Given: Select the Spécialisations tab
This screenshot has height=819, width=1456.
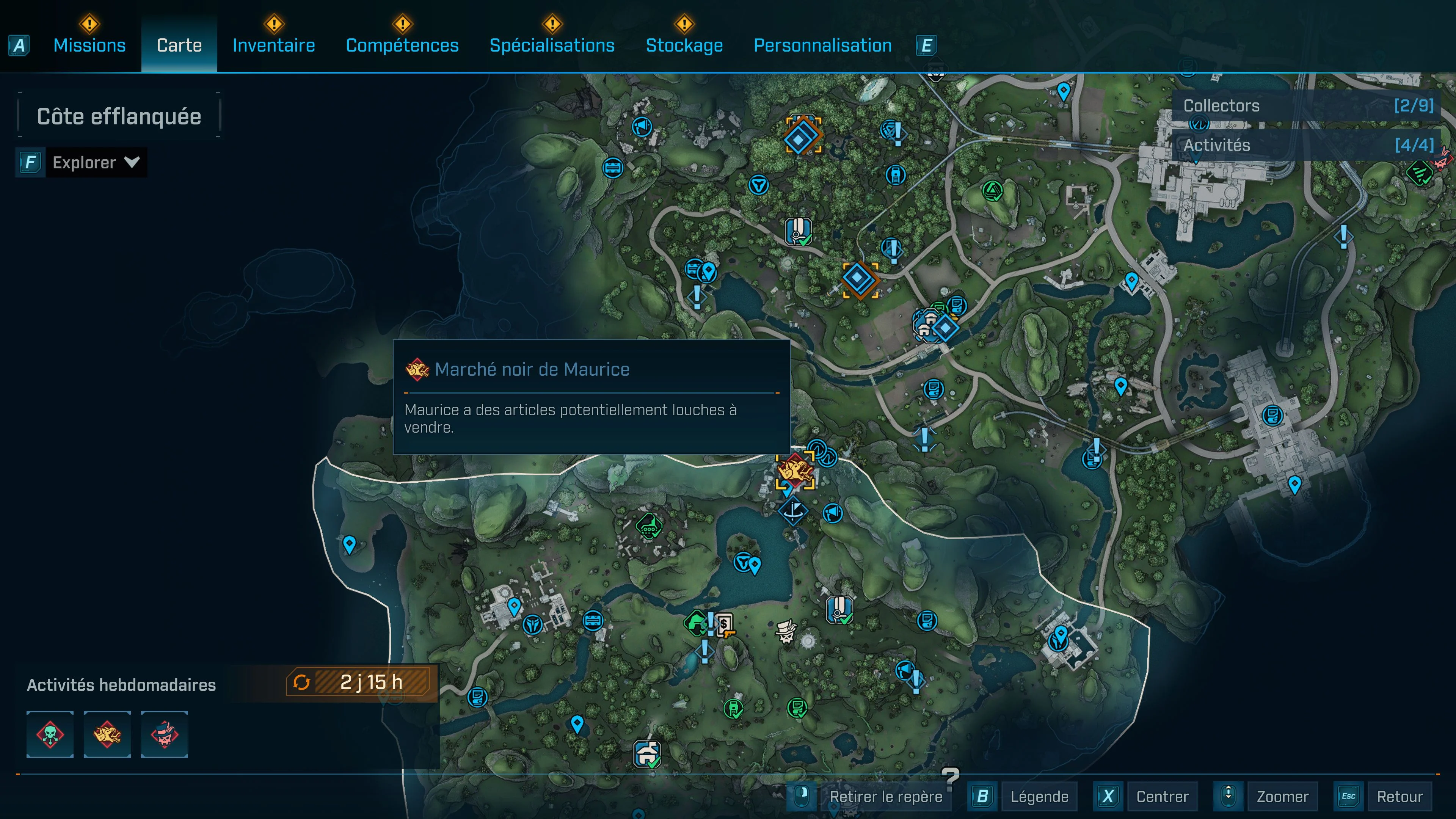Looking at the screenshot, I should [x=552, y=45].
